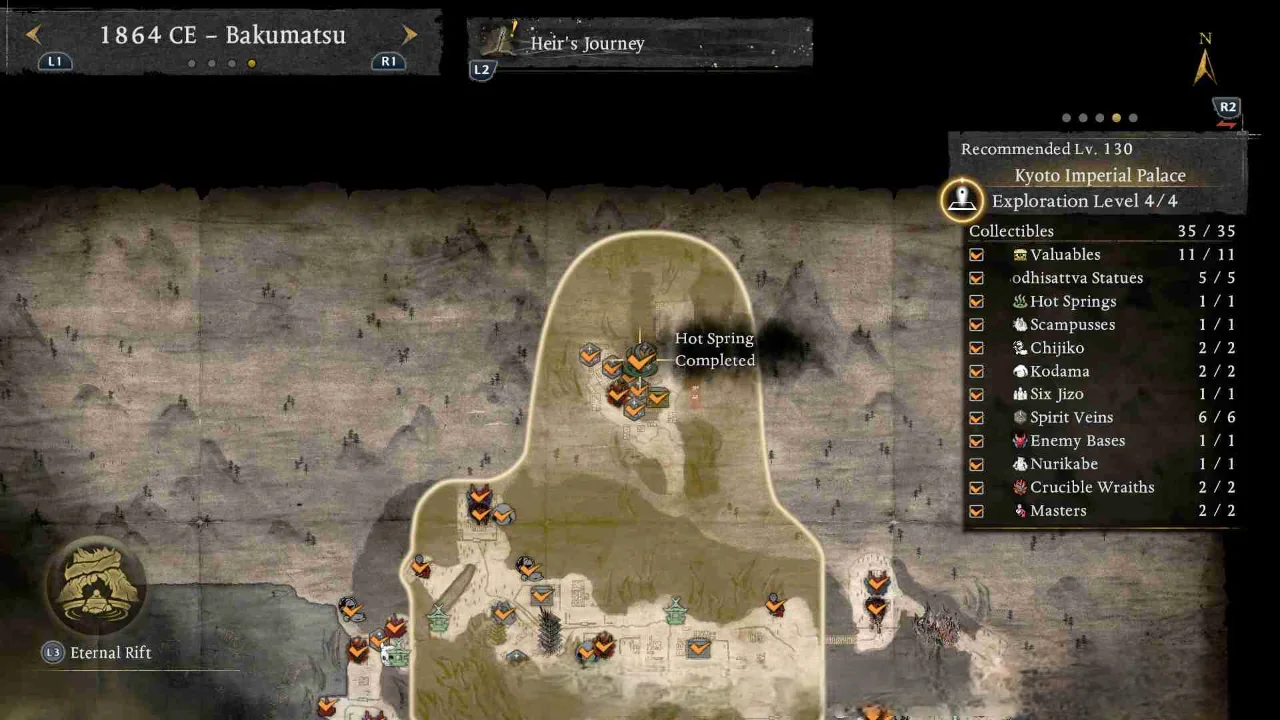Toggle the Scampusses filter checkbox
Viewport: 1280px width, 720px height.
[x=976, y=325]
